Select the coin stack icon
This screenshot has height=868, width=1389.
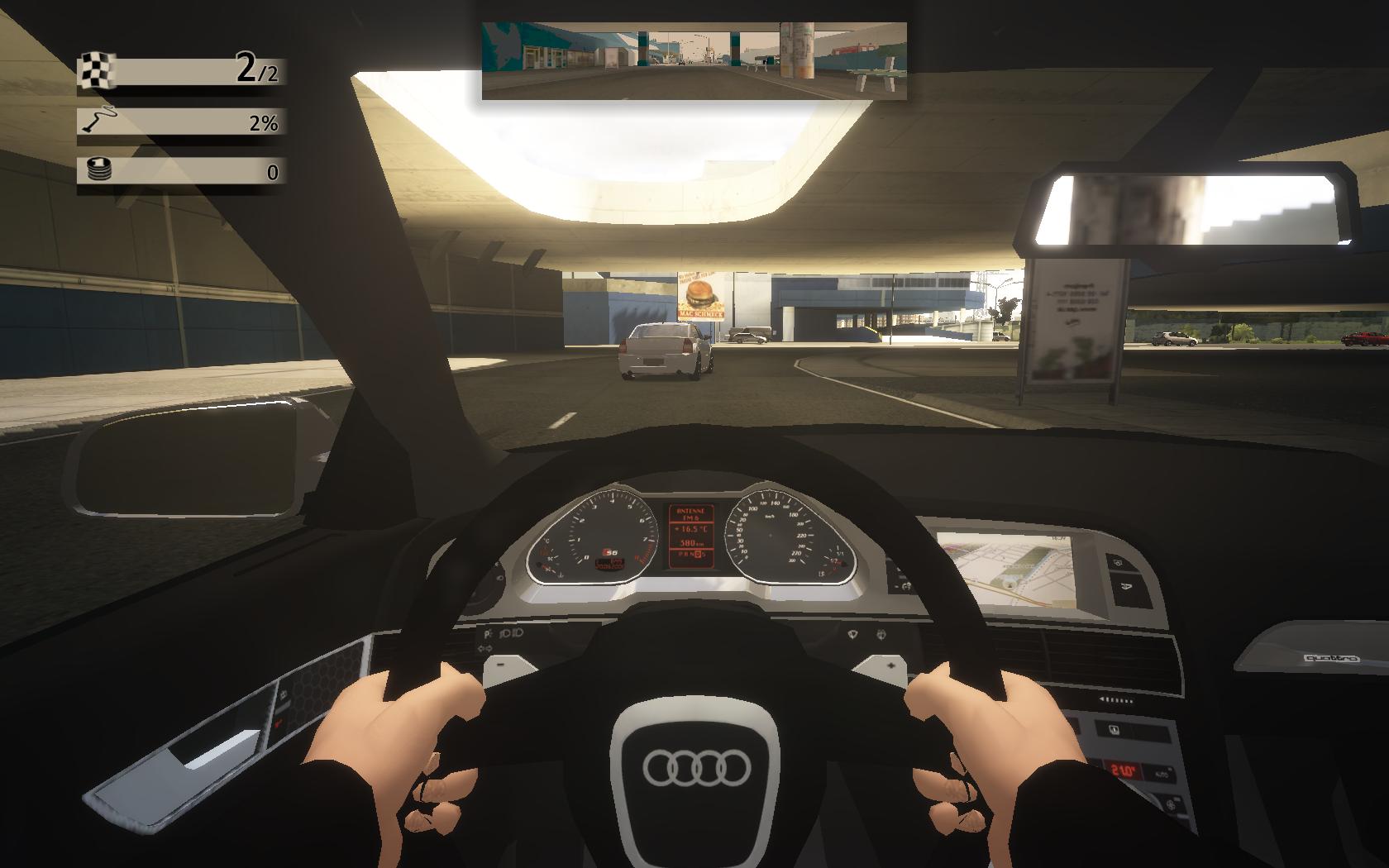point(98,170)
